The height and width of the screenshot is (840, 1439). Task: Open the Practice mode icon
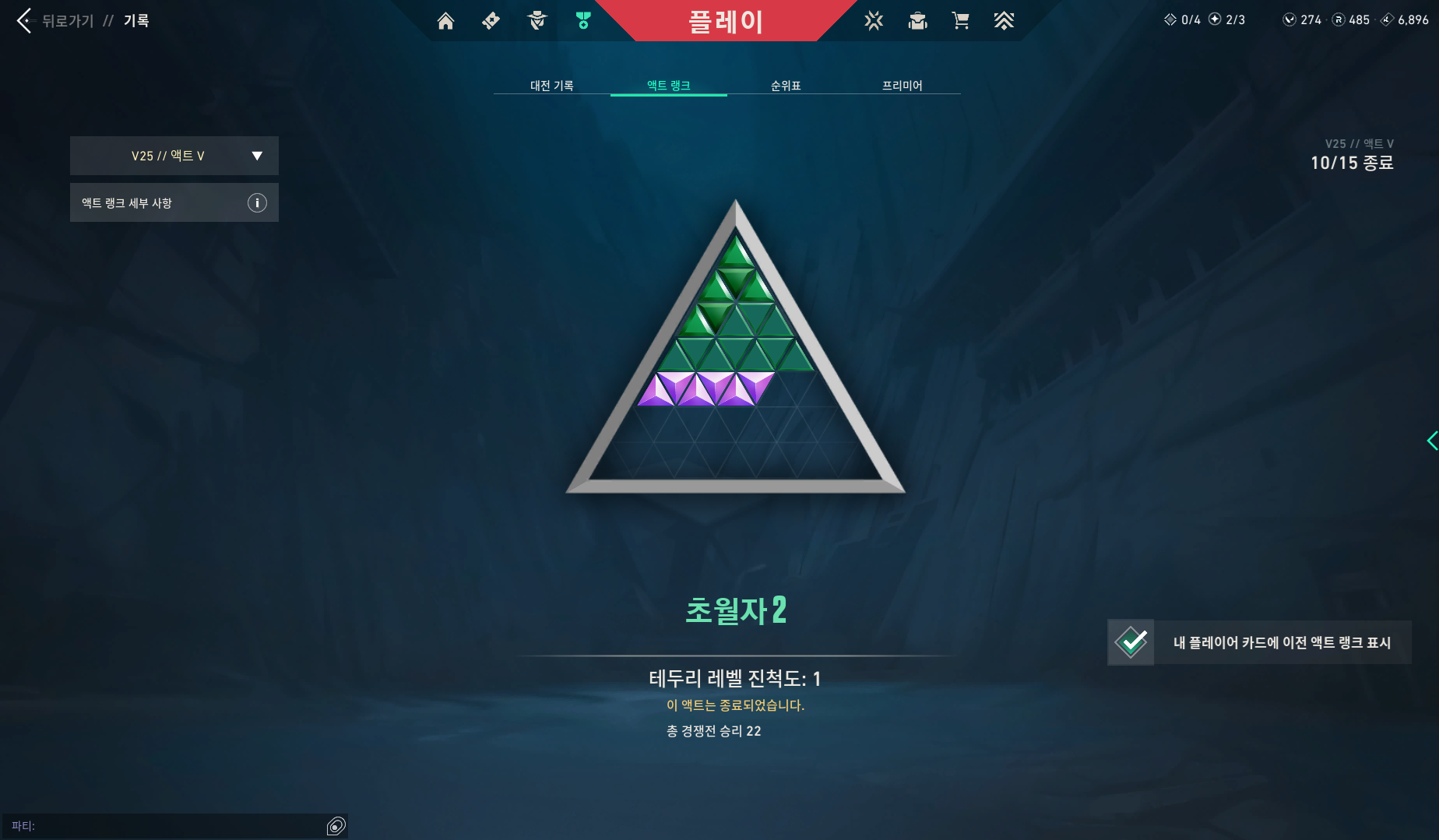[874, 21]
